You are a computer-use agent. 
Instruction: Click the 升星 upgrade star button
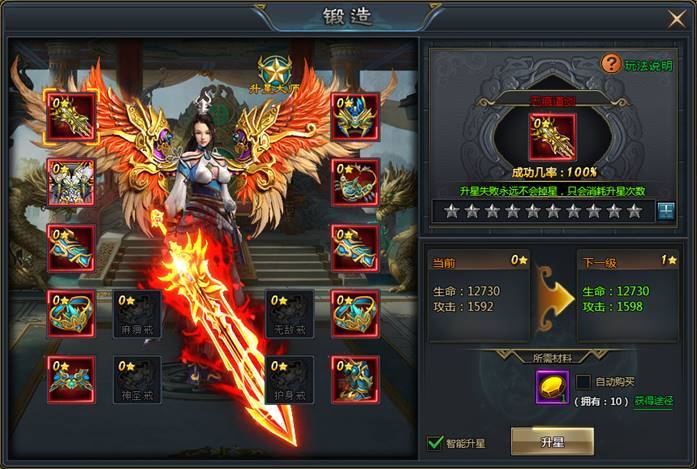pyautogui.click(x=551, y=440)
